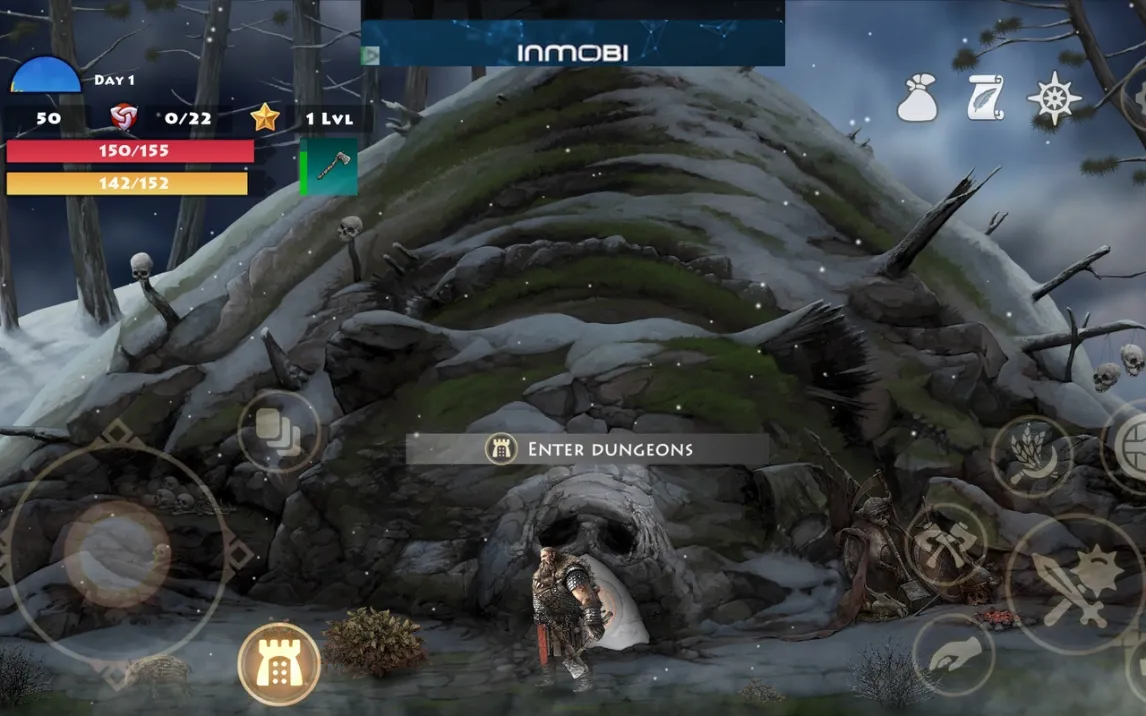Tap the stacked squares button
Viewport: 1146px width, 716px height.
[279, 432]
